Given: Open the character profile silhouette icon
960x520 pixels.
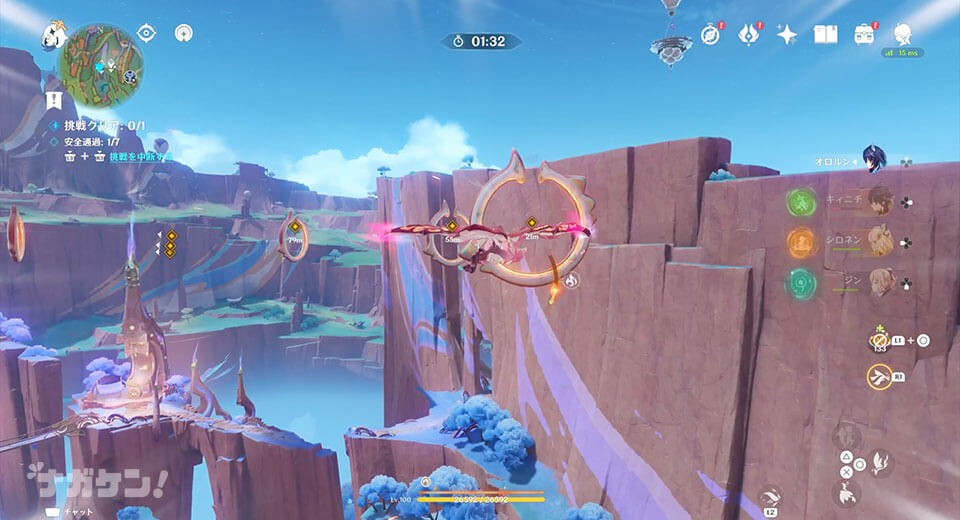Looking at the screenshot, I should (x=903, y=34).
